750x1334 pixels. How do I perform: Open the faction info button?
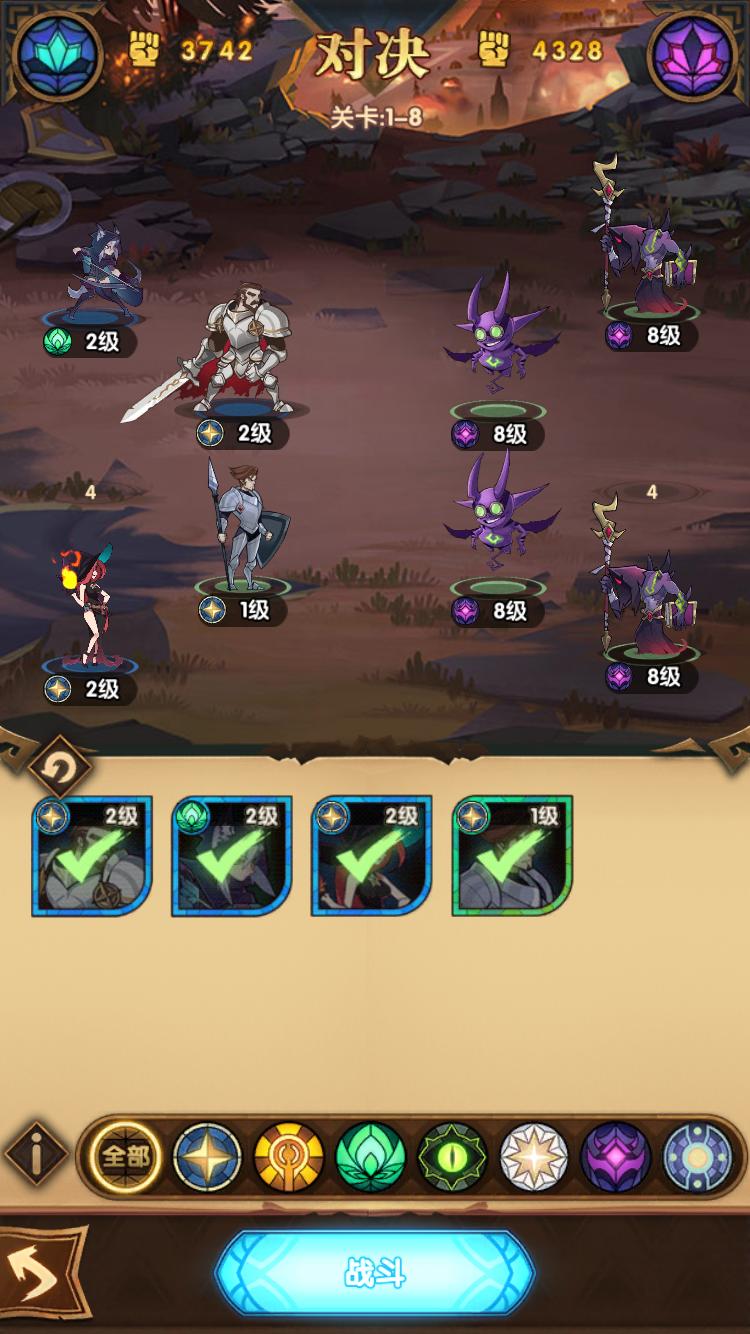[x=38, y=1157]
